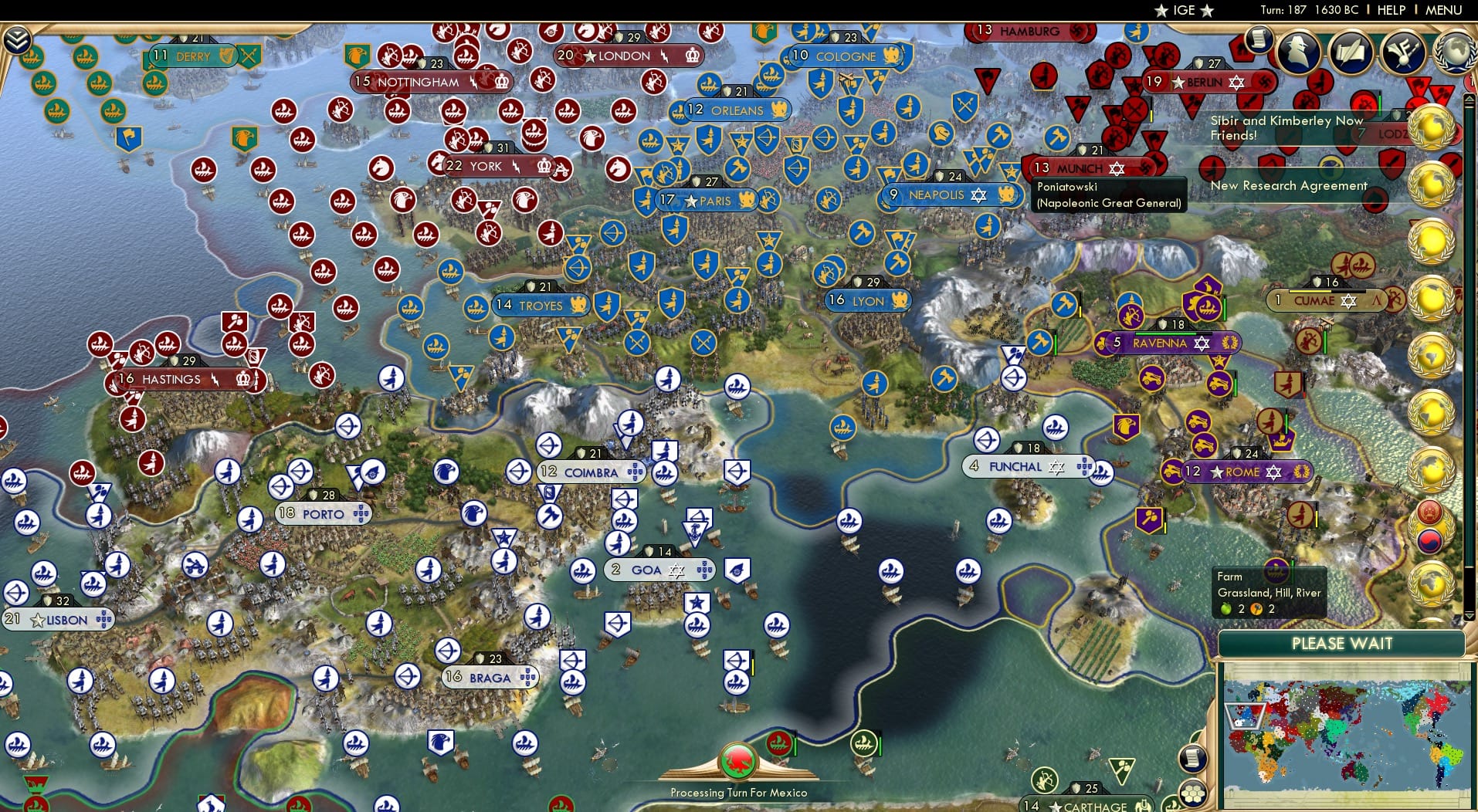This screenshot has height=812, width=1478.
Task: Select the quill-and-scroll notification icon
Action: [x=1351, y=50]
